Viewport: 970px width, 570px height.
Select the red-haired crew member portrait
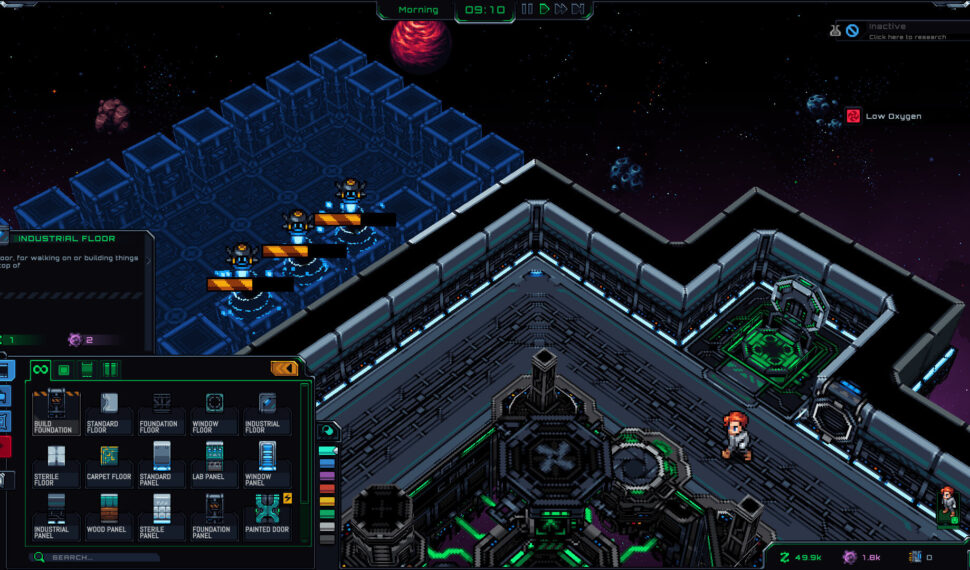[x=947, y=503]
